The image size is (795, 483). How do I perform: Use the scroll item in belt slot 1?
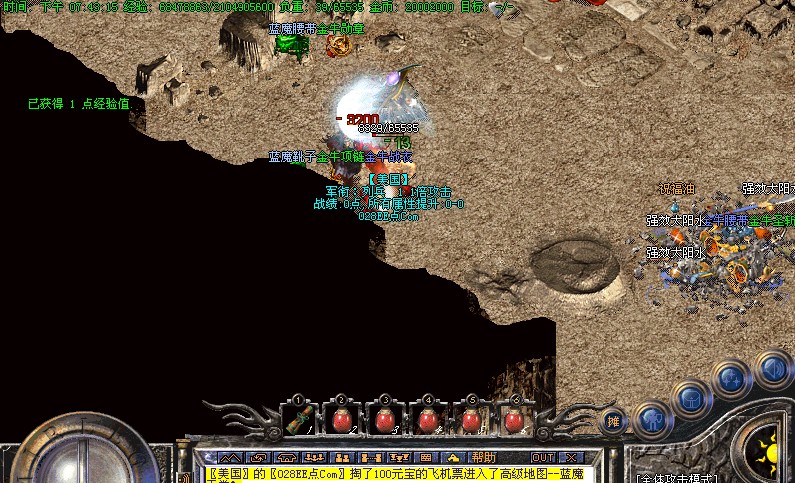(298, 421)
